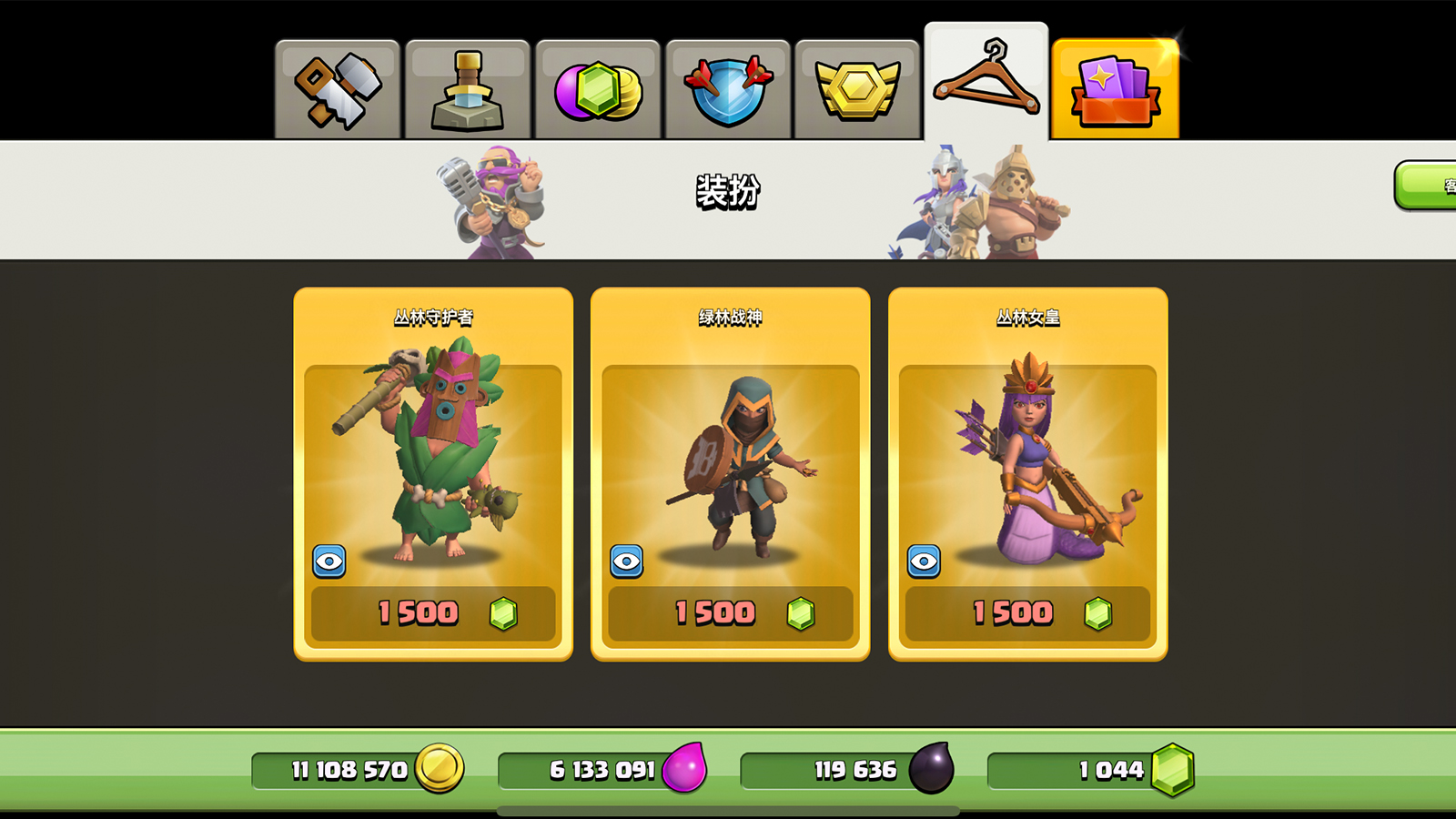
Task: Choose the 丛林女皇 skin card
Action: [x=1028, y=455]
